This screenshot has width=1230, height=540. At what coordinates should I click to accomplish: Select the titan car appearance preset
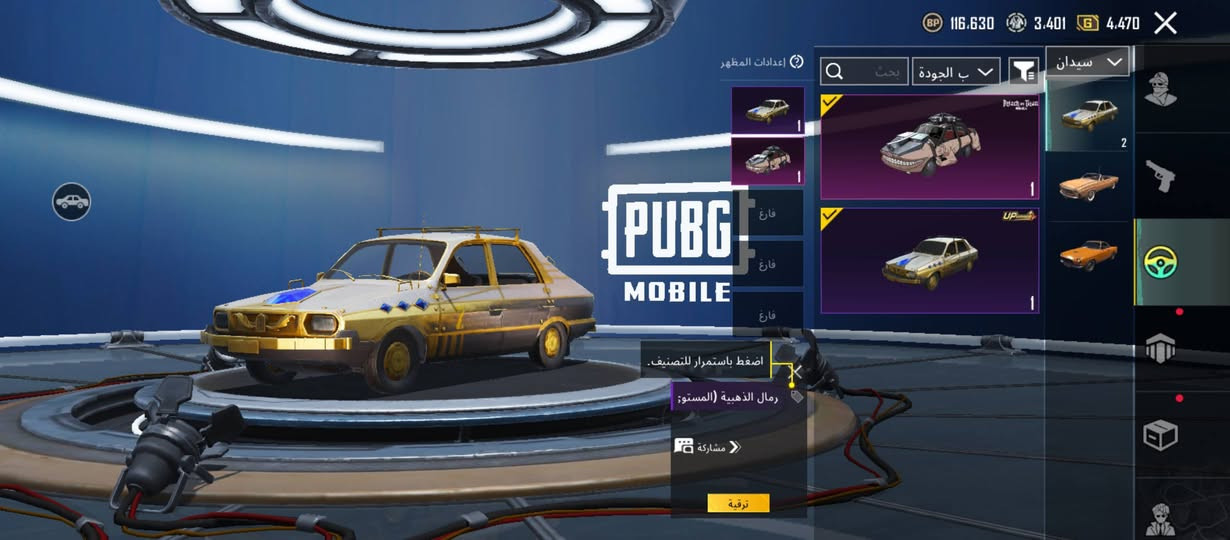(767, 161)
